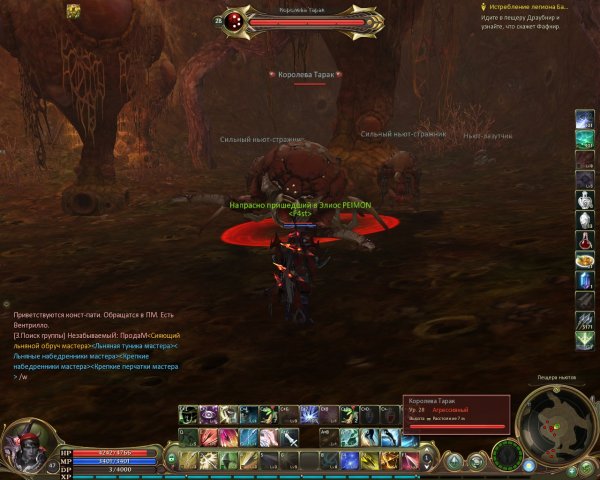The height and width of the screenshot is (480, 600).
Task: Click the green glowing skill at side bar bottom
Action: [x=584, y=339]
